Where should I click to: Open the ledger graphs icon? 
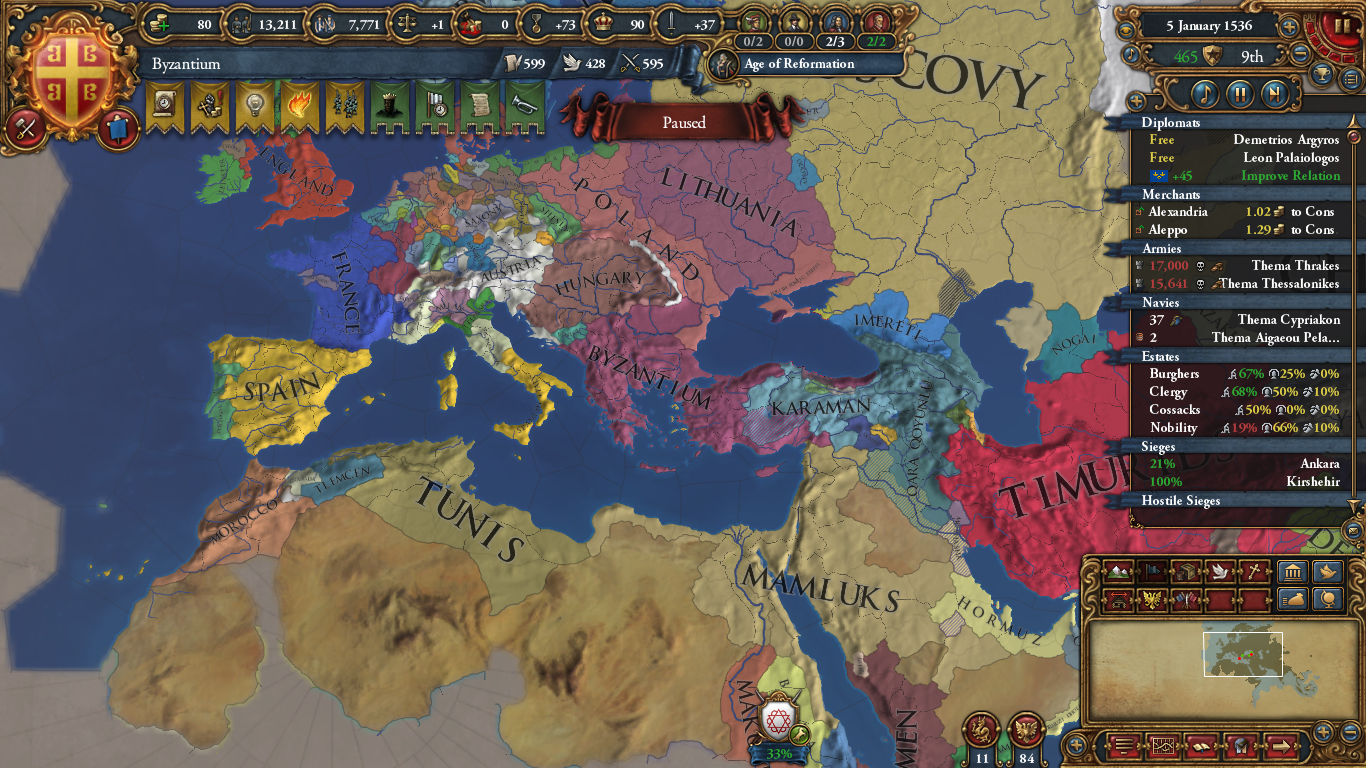coord(1164,746)
